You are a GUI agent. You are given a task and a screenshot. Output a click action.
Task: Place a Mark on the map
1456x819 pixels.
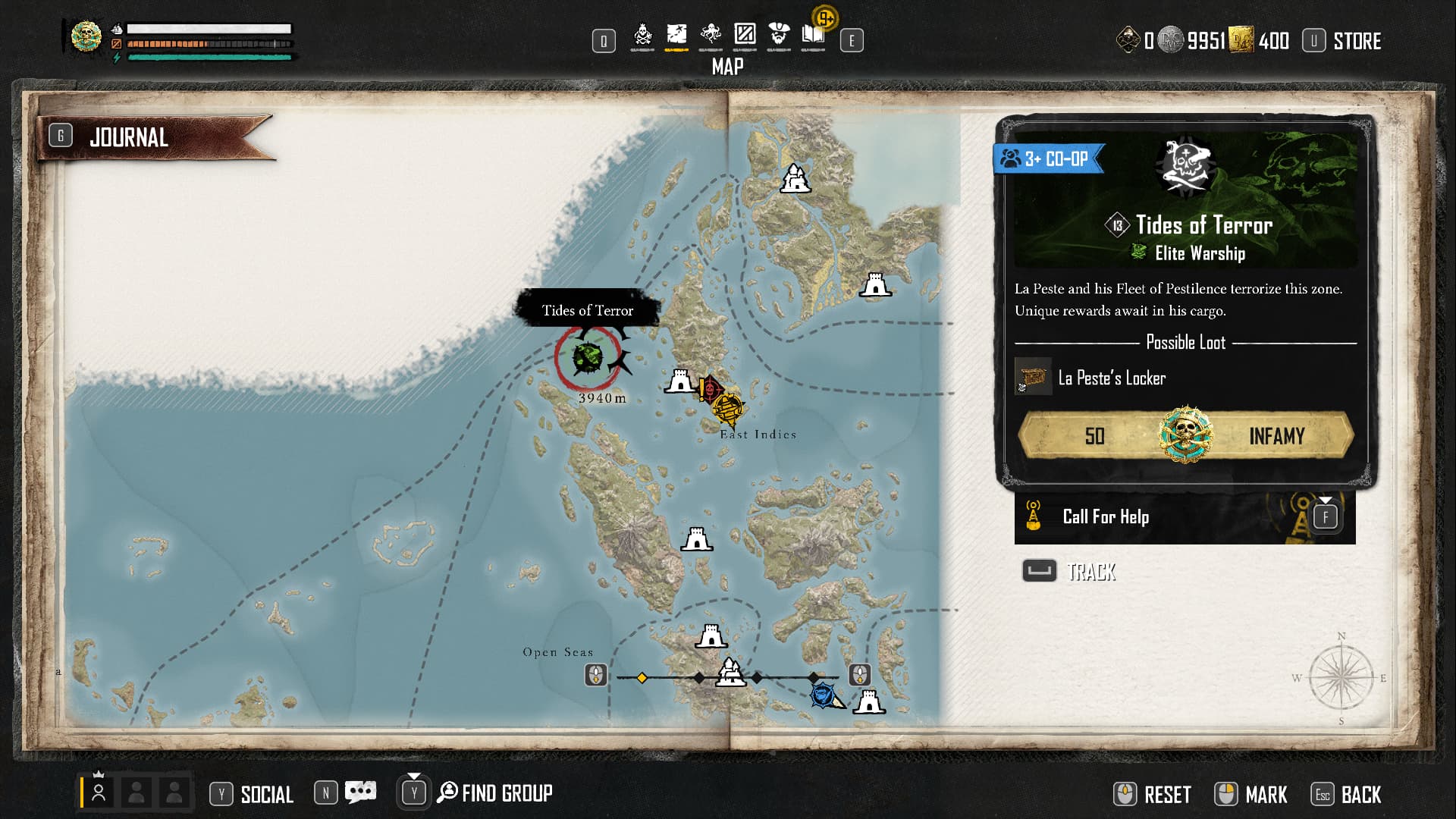(x=1266, y=795)
